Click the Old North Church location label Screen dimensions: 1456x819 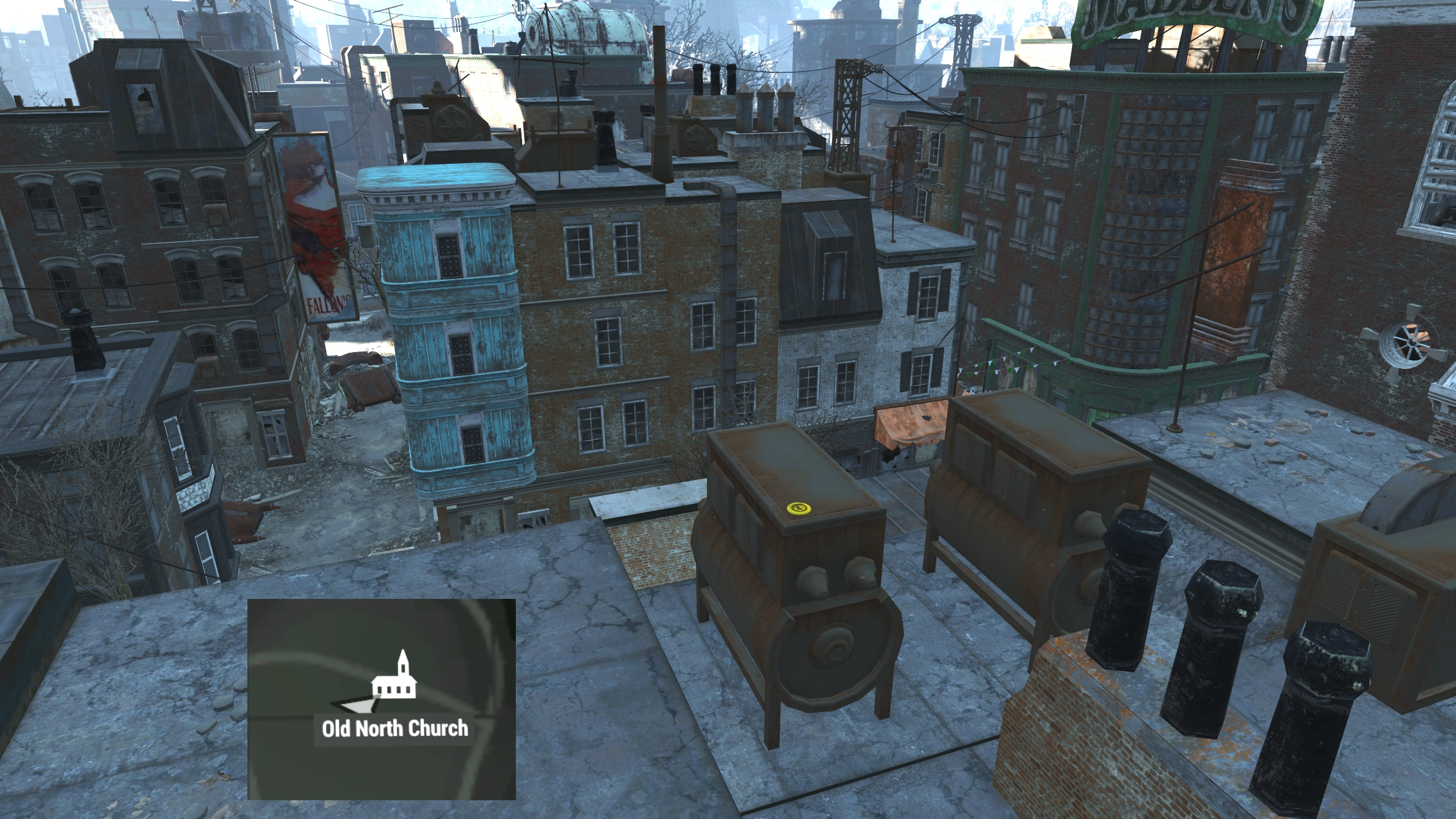tap(395, 729)
